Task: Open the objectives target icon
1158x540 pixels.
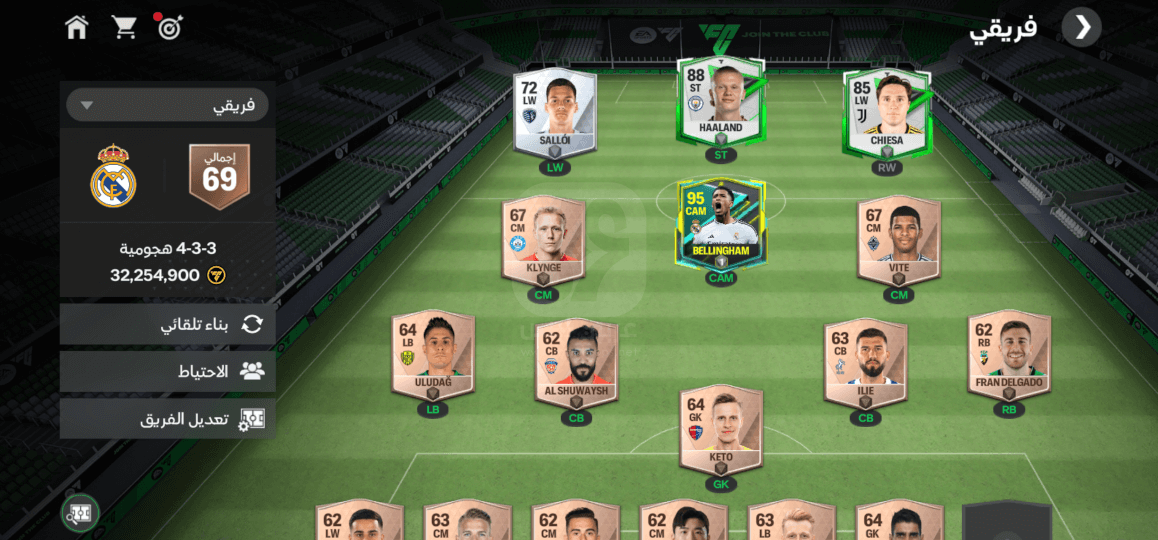Action: pos(170,27)
